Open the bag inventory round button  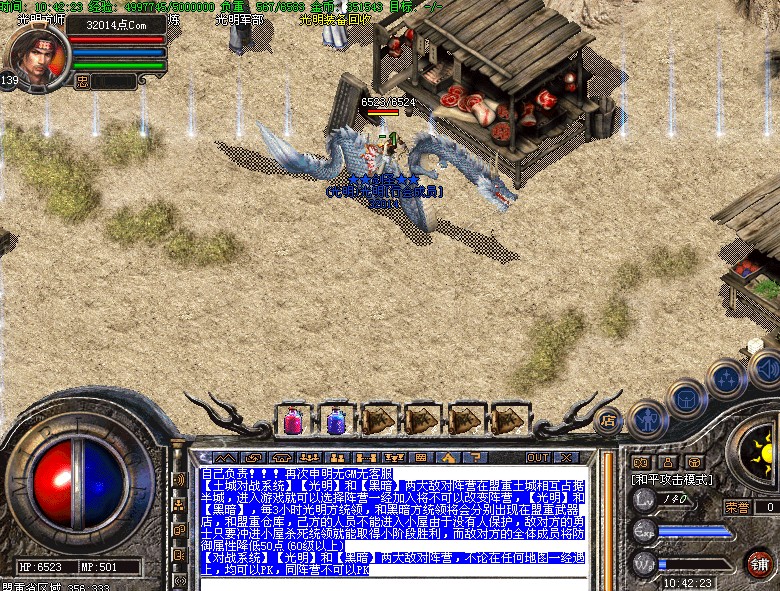[x=687, y=398]
